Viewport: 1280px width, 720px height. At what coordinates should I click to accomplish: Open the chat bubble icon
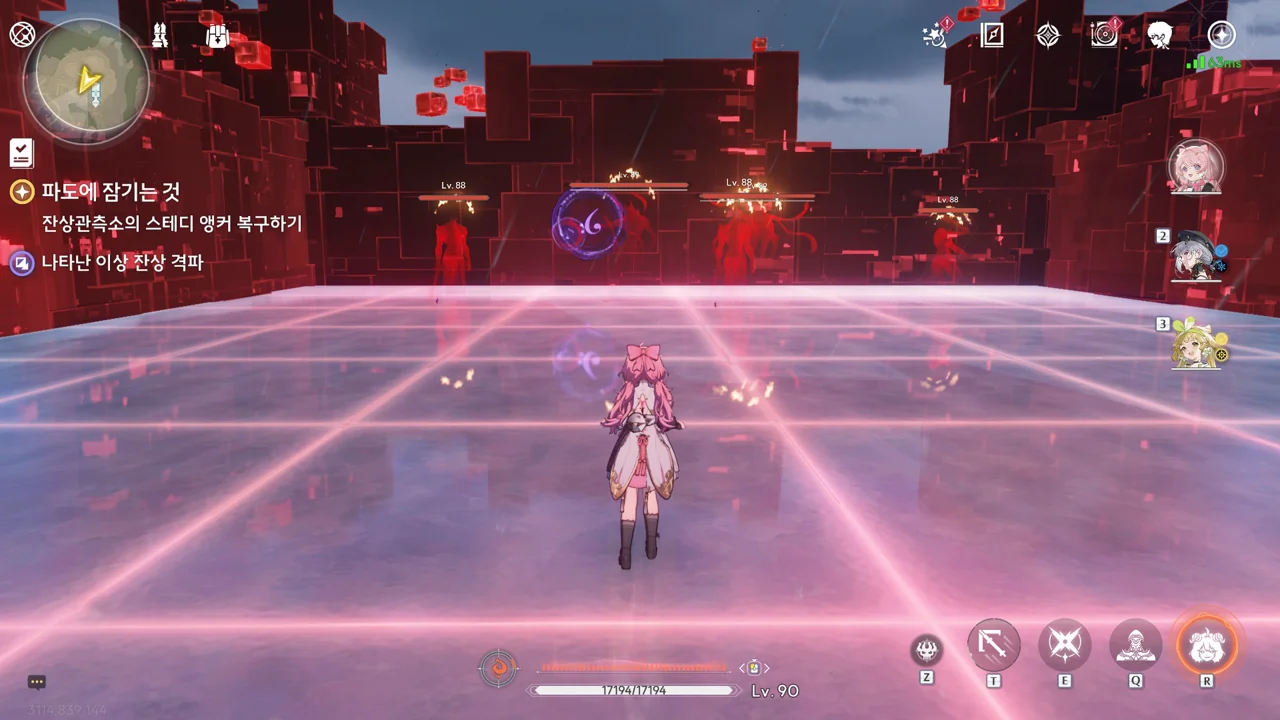click(x=37, y=683)
